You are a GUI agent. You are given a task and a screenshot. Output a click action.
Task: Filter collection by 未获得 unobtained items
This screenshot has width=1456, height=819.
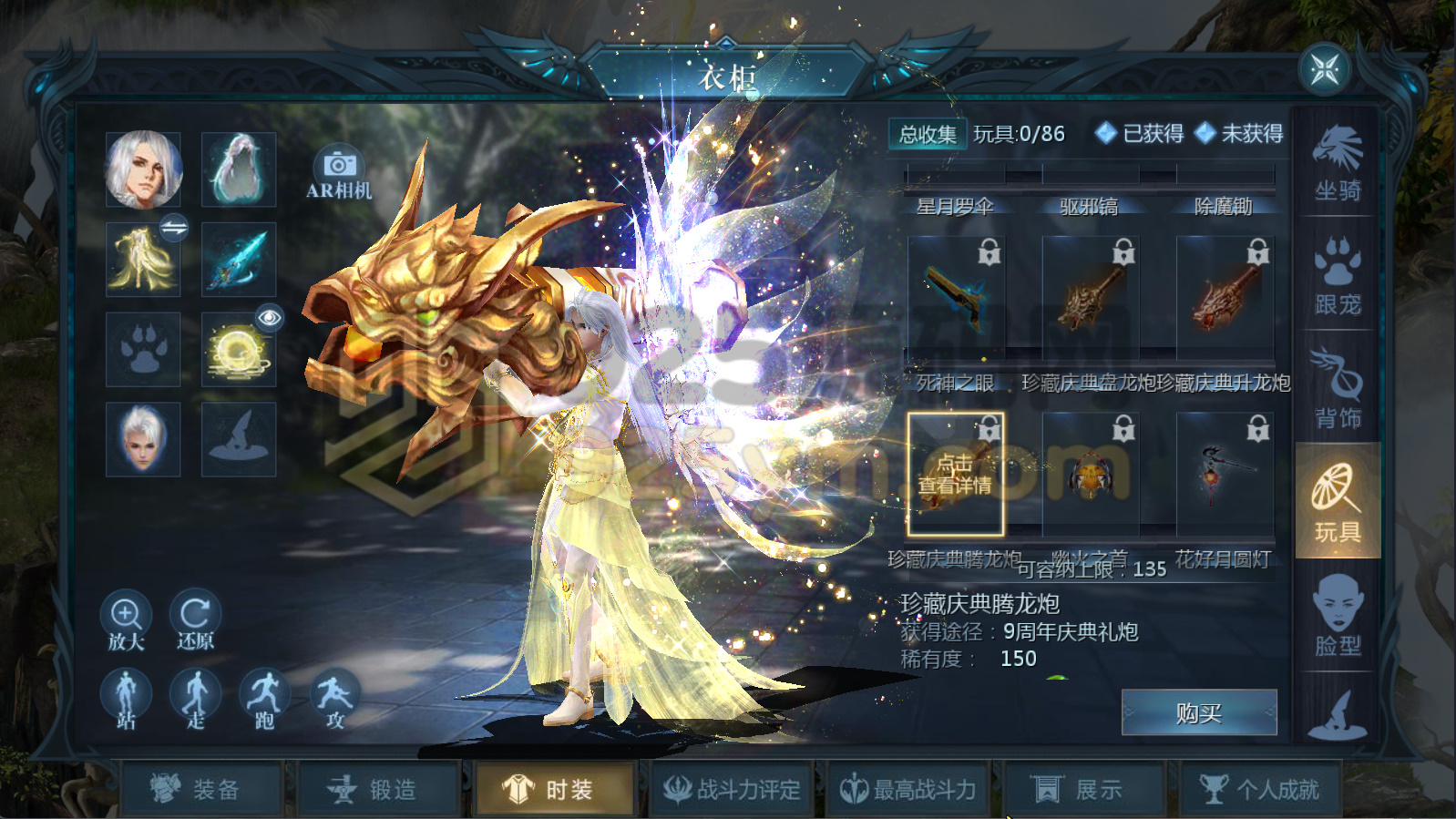point(1241,134)
